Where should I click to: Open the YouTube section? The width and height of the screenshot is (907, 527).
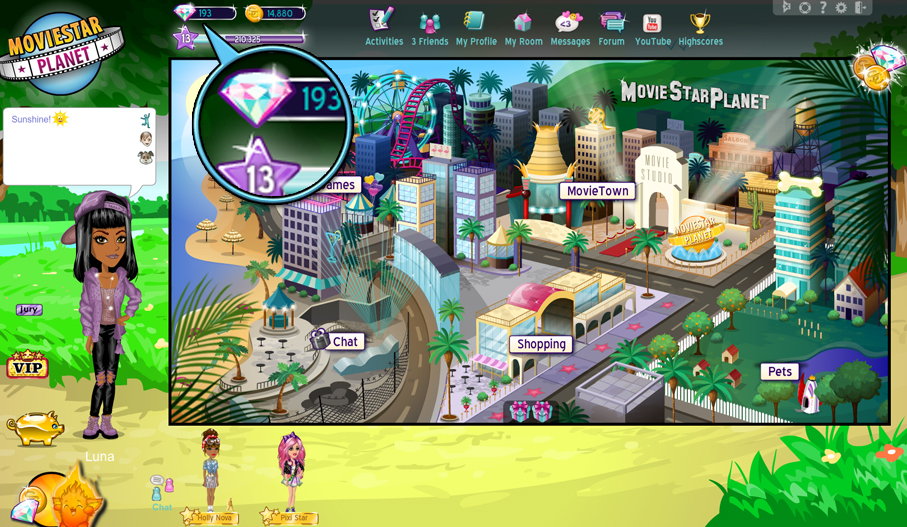(652, 28)
